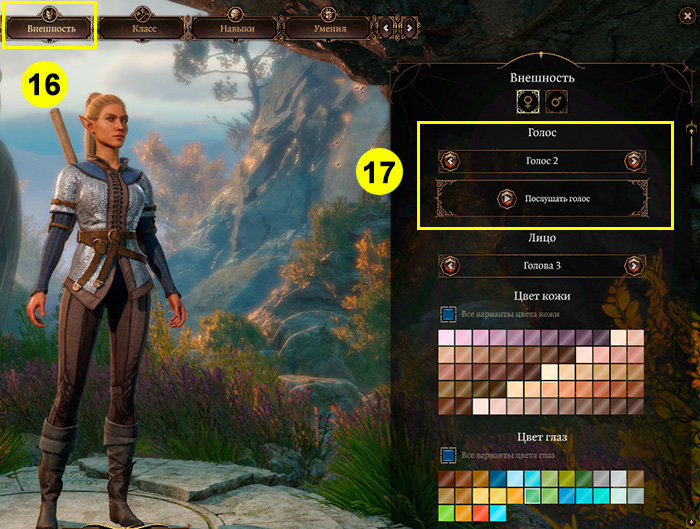
Task: Show previous tabs with the left arrow
Action: point(388,28)
